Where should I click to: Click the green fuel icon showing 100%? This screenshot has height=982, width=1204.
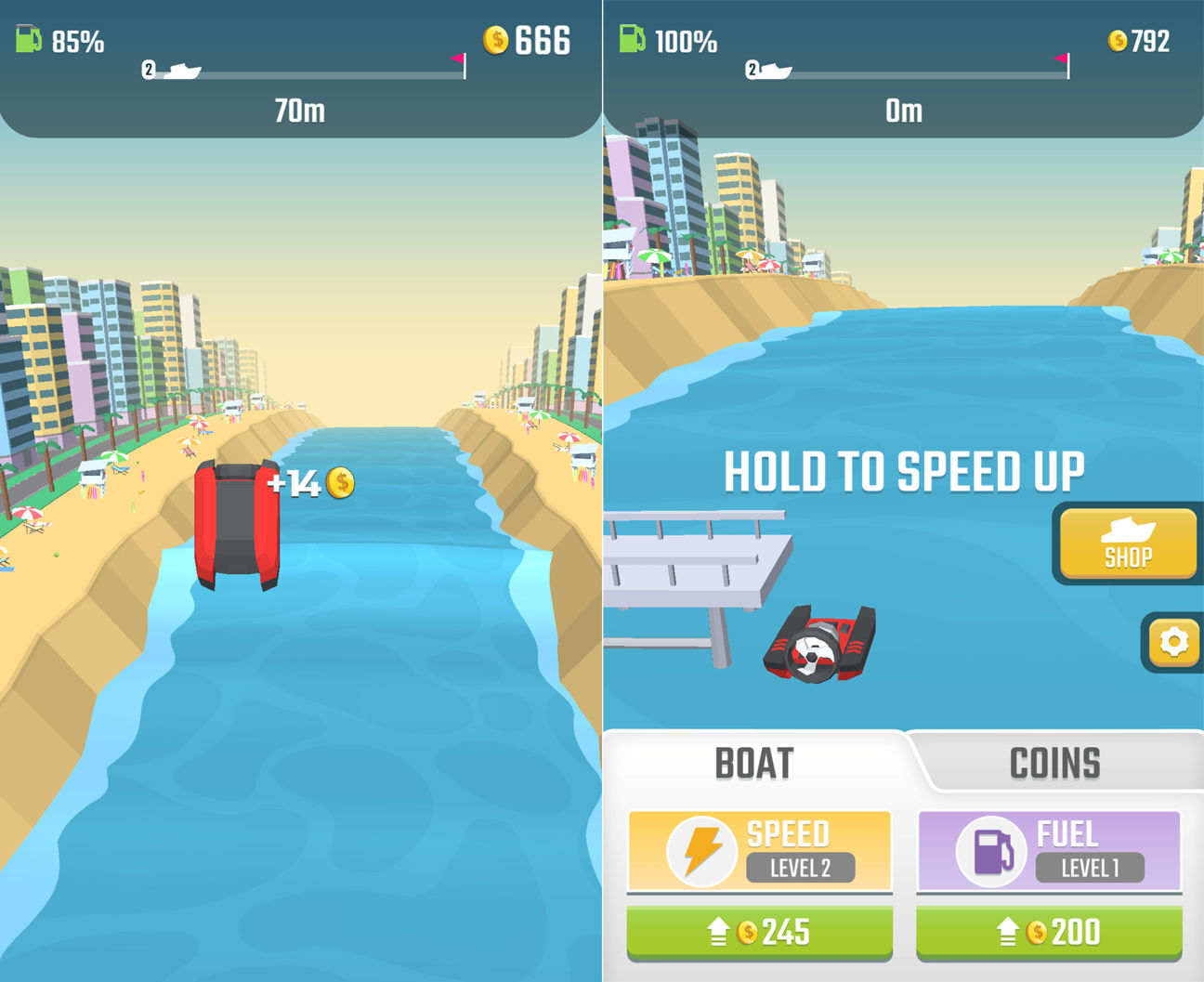(631, 38)
